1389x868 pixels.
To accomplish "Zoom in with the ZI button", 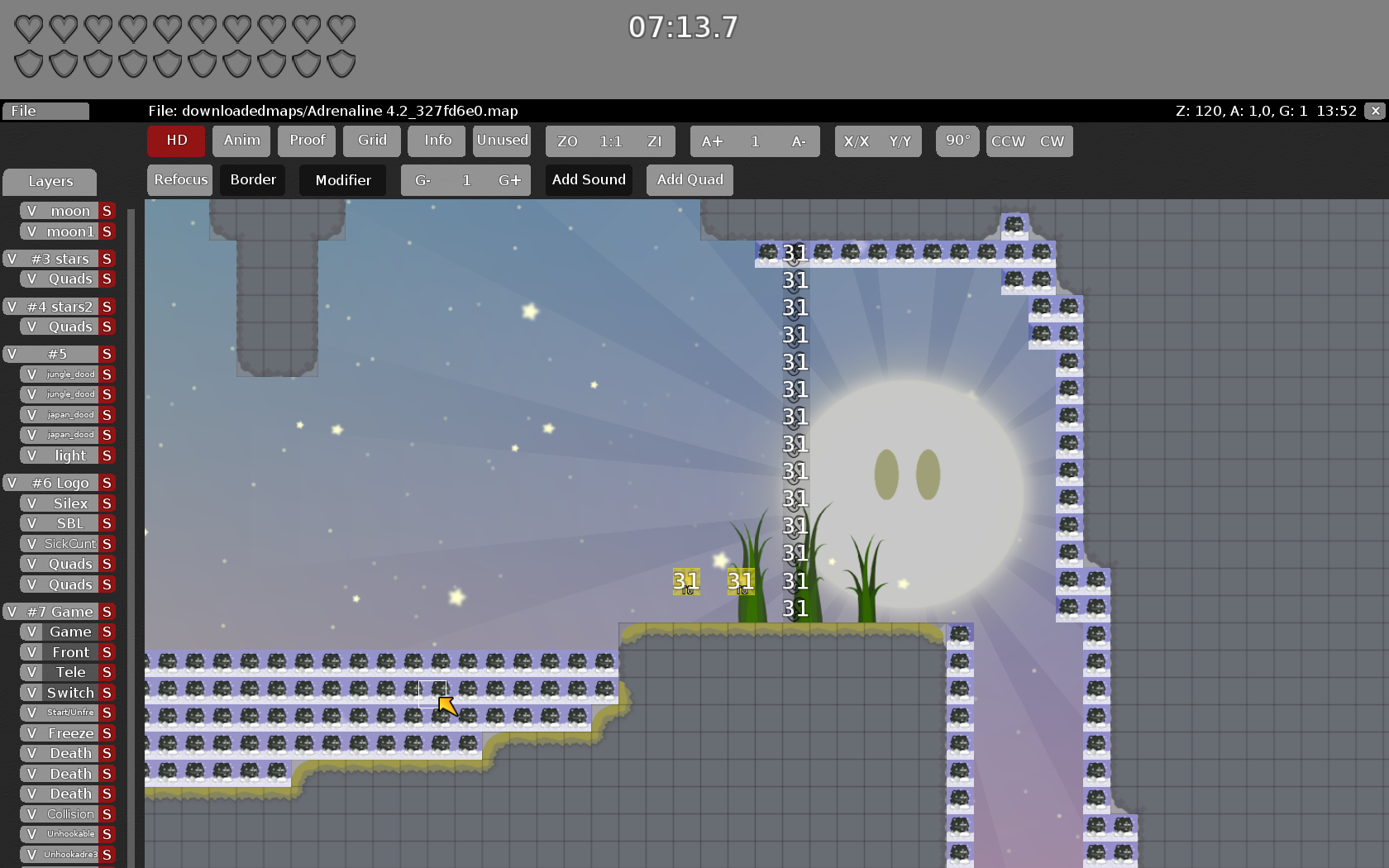I will 654,141.
